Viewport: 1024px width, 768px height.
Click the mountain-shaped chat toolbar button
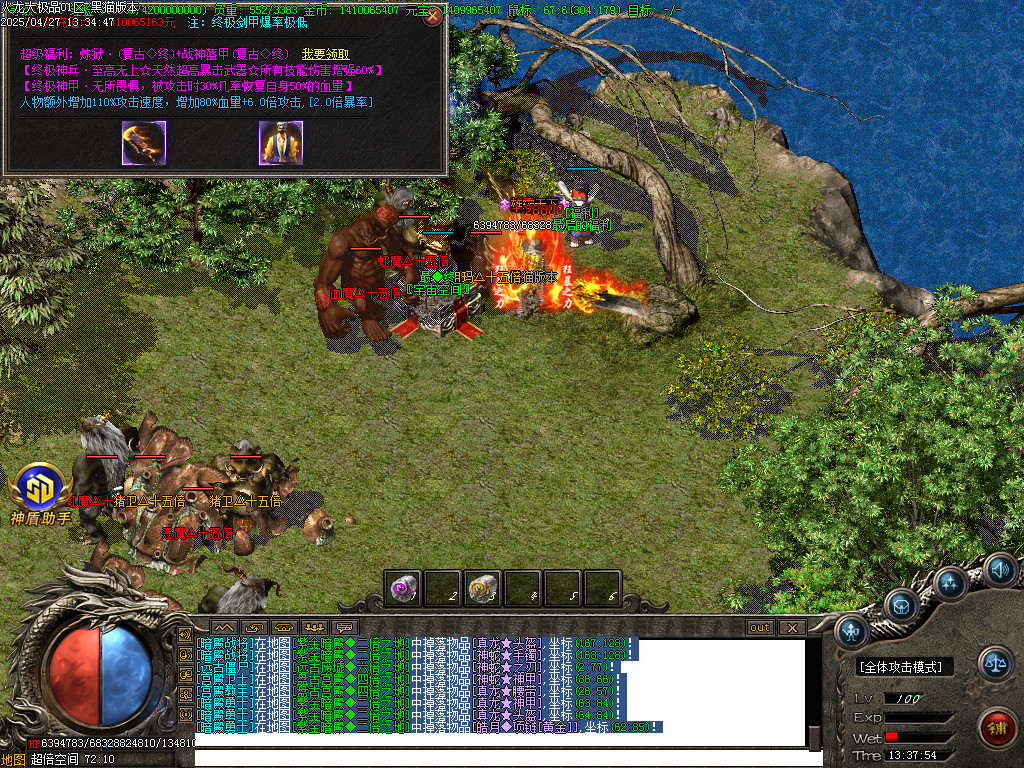point(221,628)
